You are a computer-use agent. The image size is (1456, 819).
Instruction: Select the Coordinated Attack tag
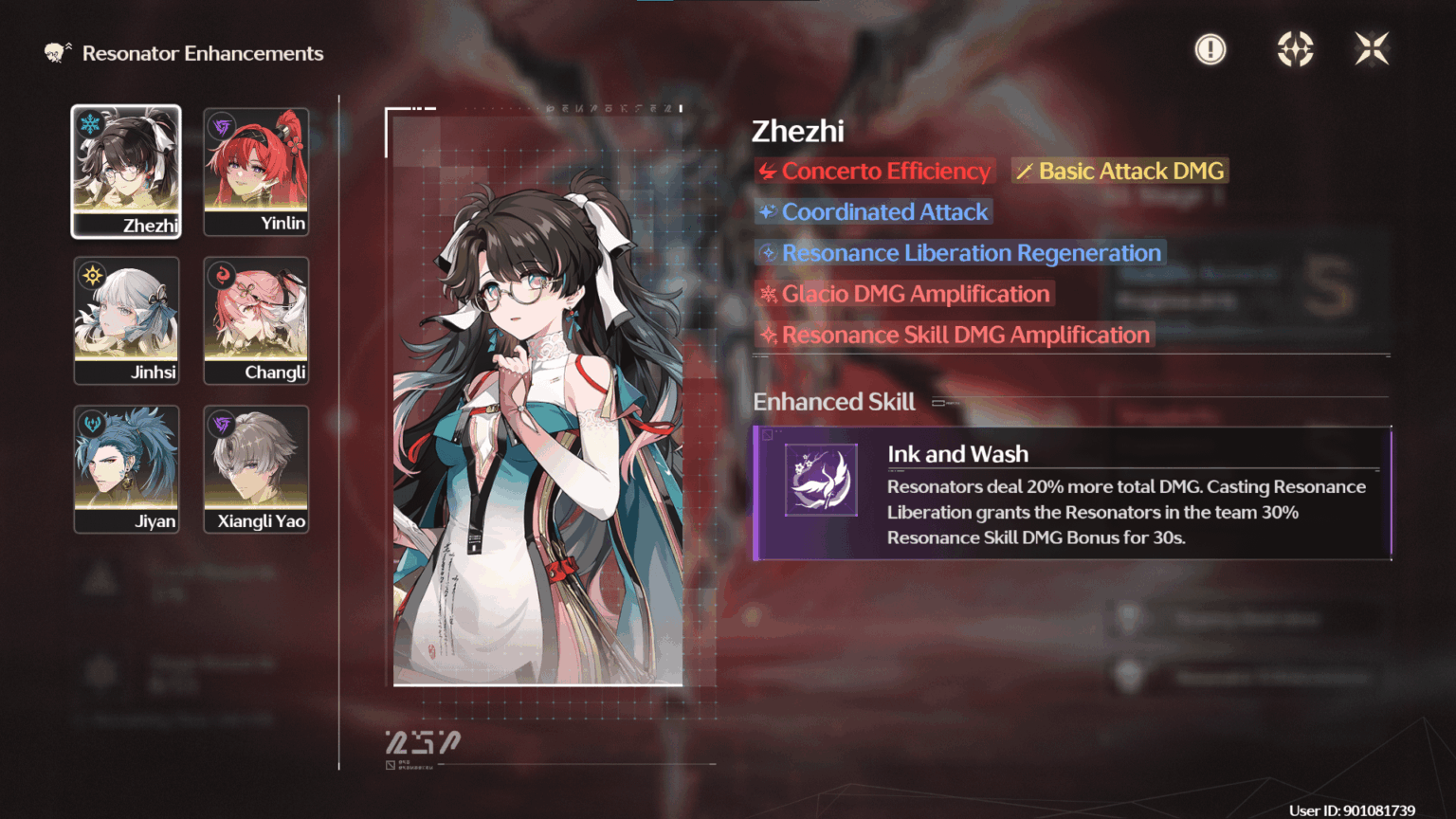873,212
